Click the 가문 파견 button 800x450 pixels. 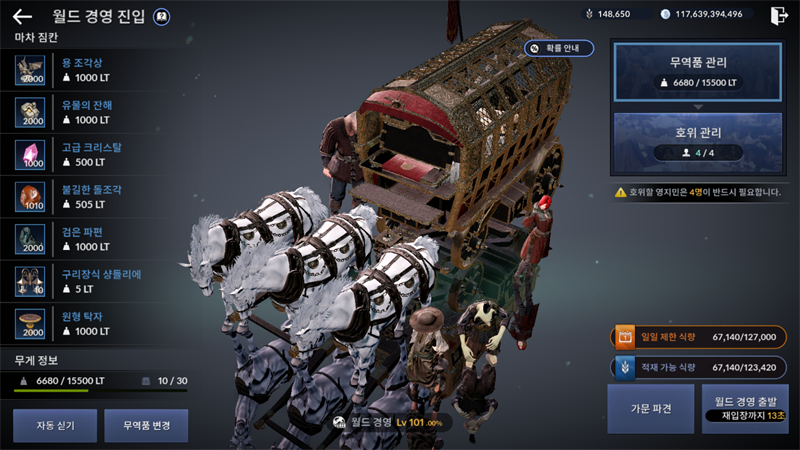(650, 409)
